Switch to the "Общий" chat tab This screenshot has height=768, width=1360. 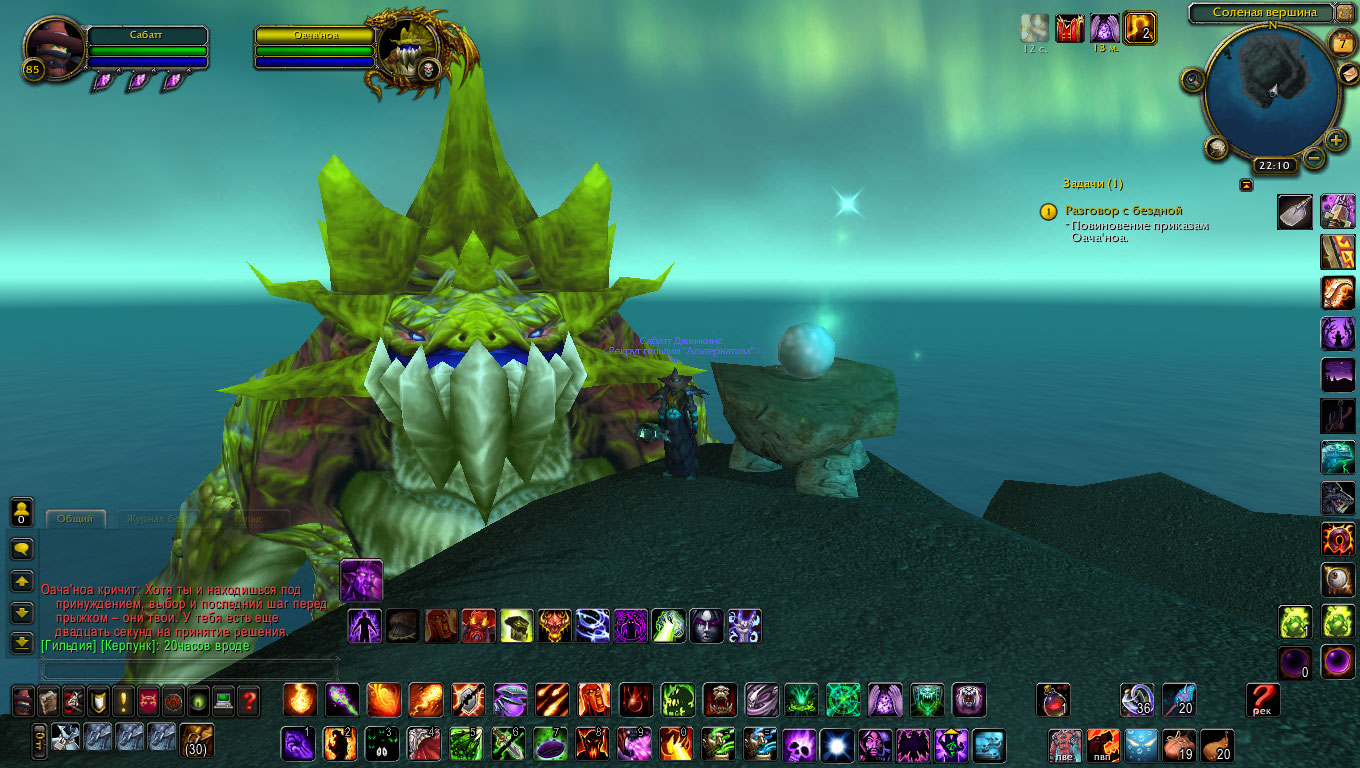pos(75,519)
